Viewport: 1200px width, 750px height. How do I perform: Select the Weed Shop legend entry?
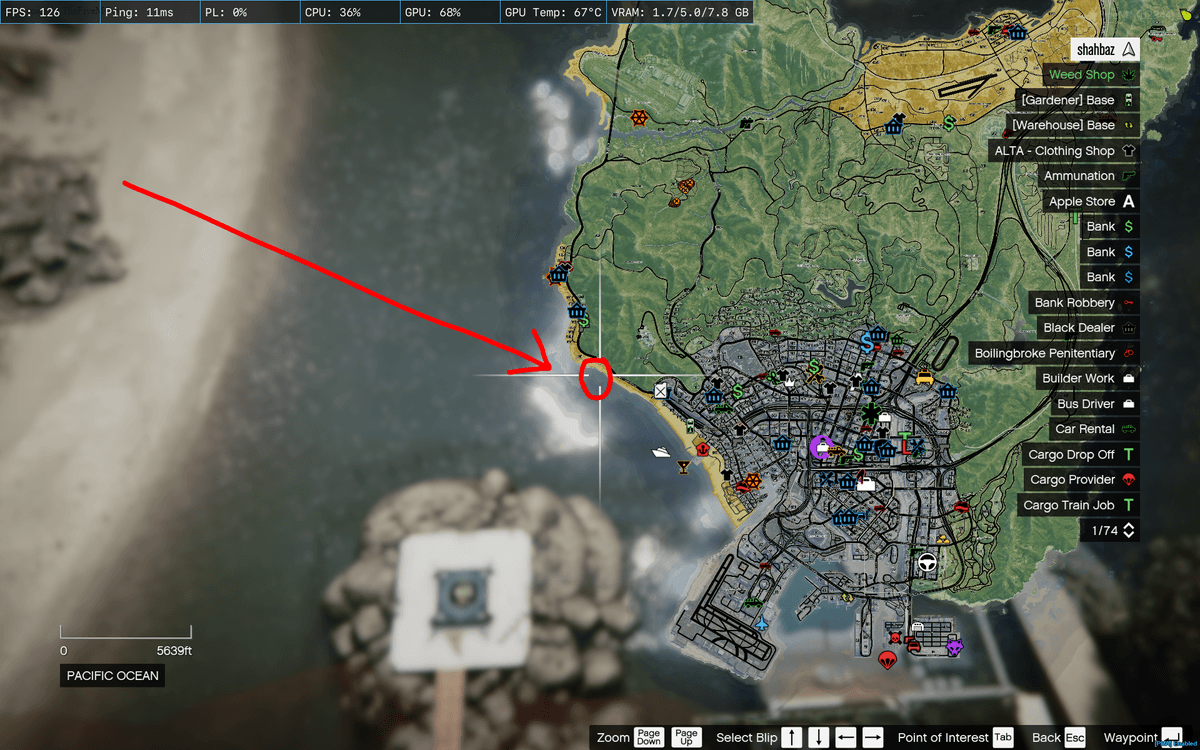click(x=1093, y=75)
